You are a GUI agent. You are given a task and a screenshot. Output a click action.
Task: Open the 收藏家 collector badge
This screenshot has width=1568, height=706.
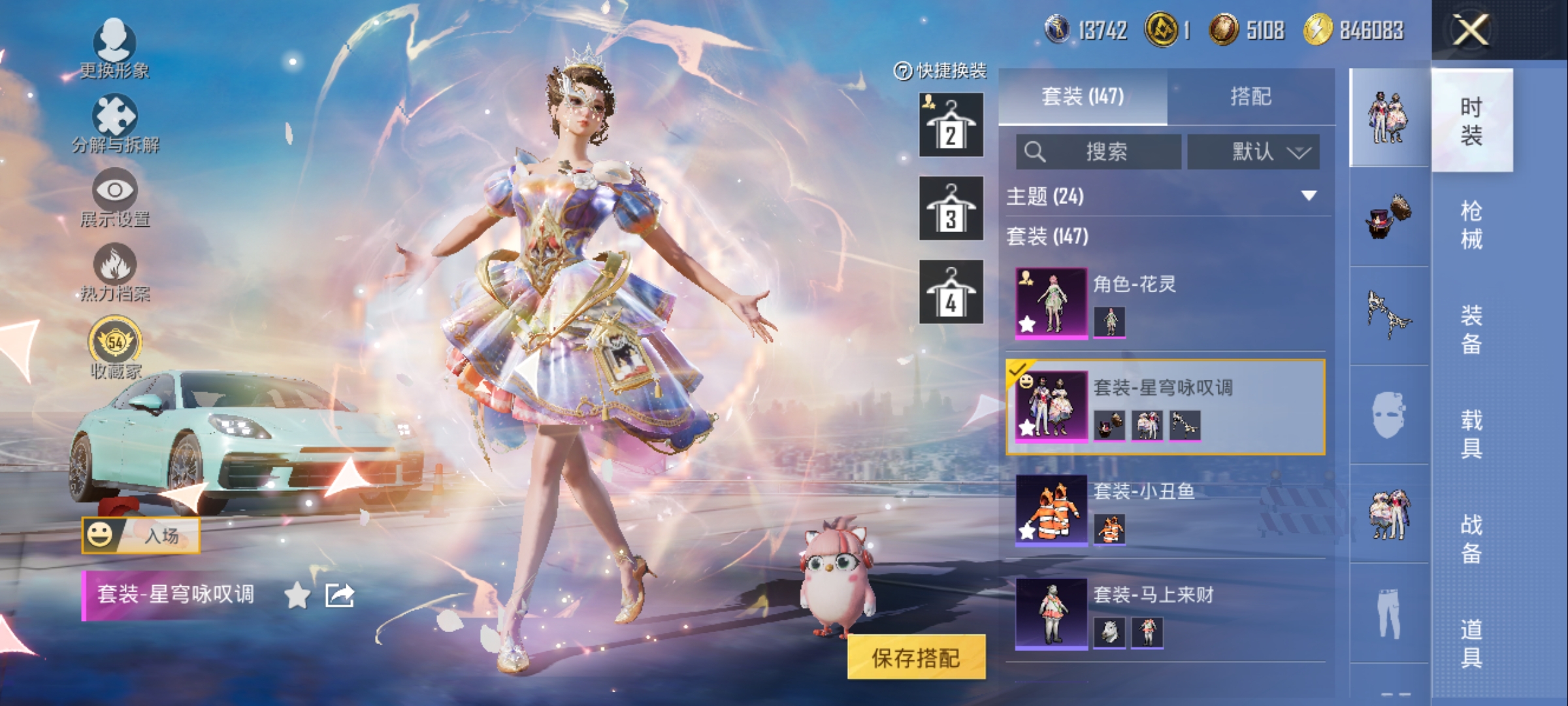(x=115, y=346)
